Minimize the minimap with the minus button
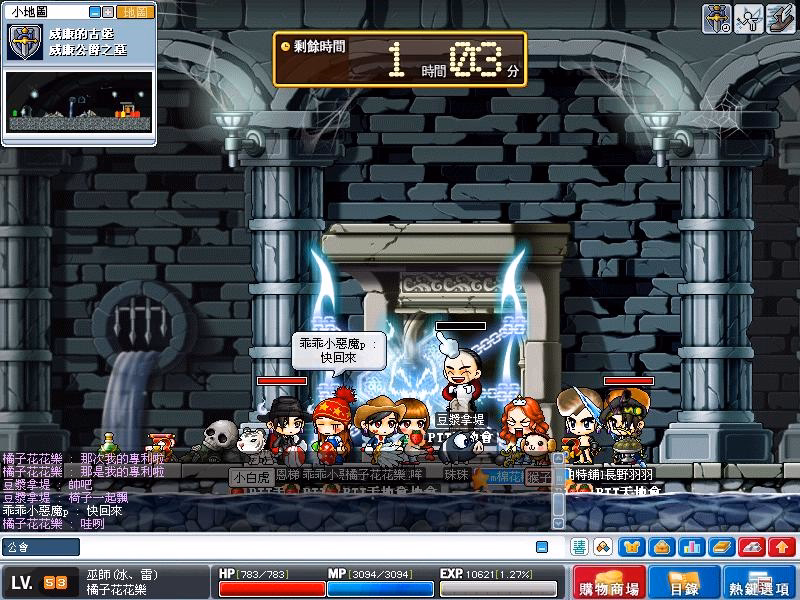This screenshot has height=600, width=800. [95, 12]
